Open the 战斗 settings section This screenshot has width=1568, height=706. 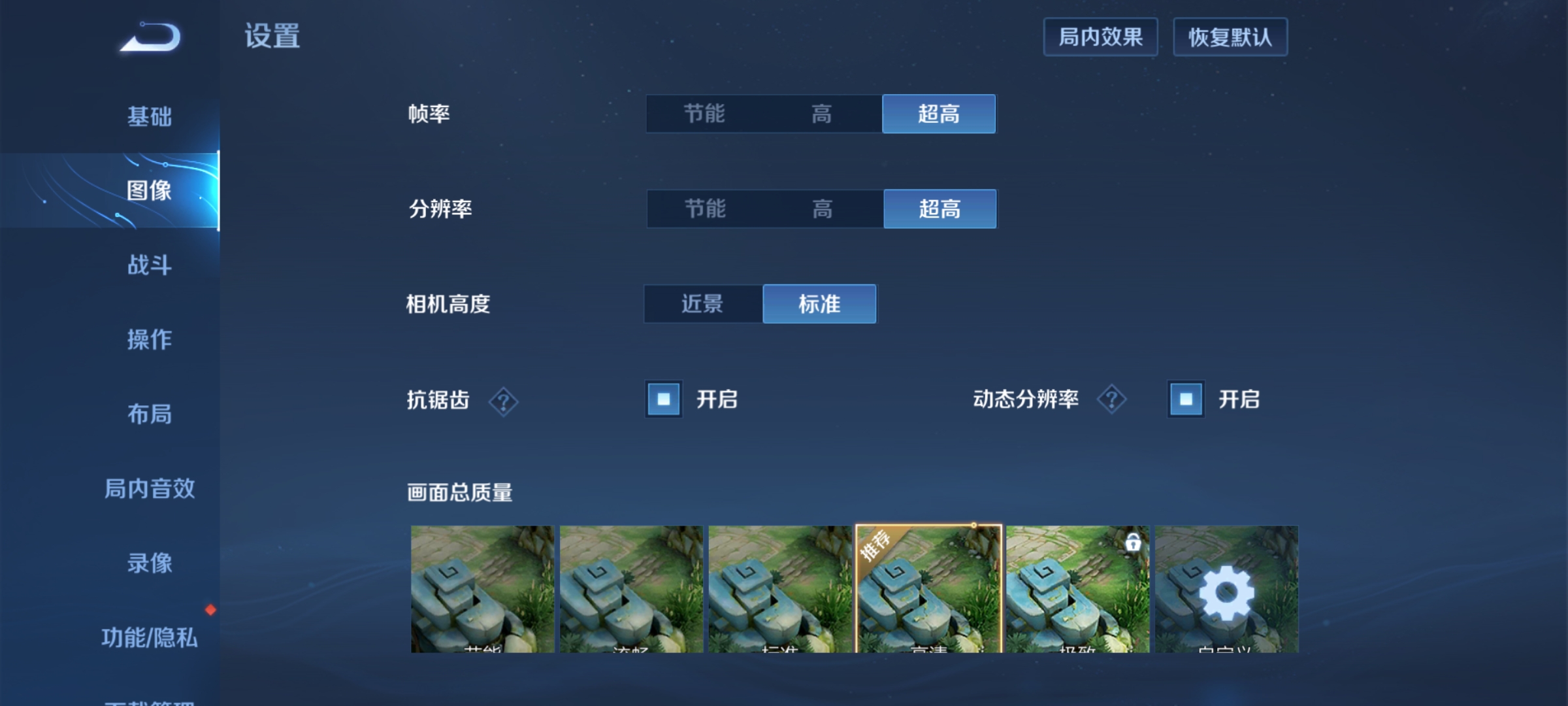click(150, 265)
